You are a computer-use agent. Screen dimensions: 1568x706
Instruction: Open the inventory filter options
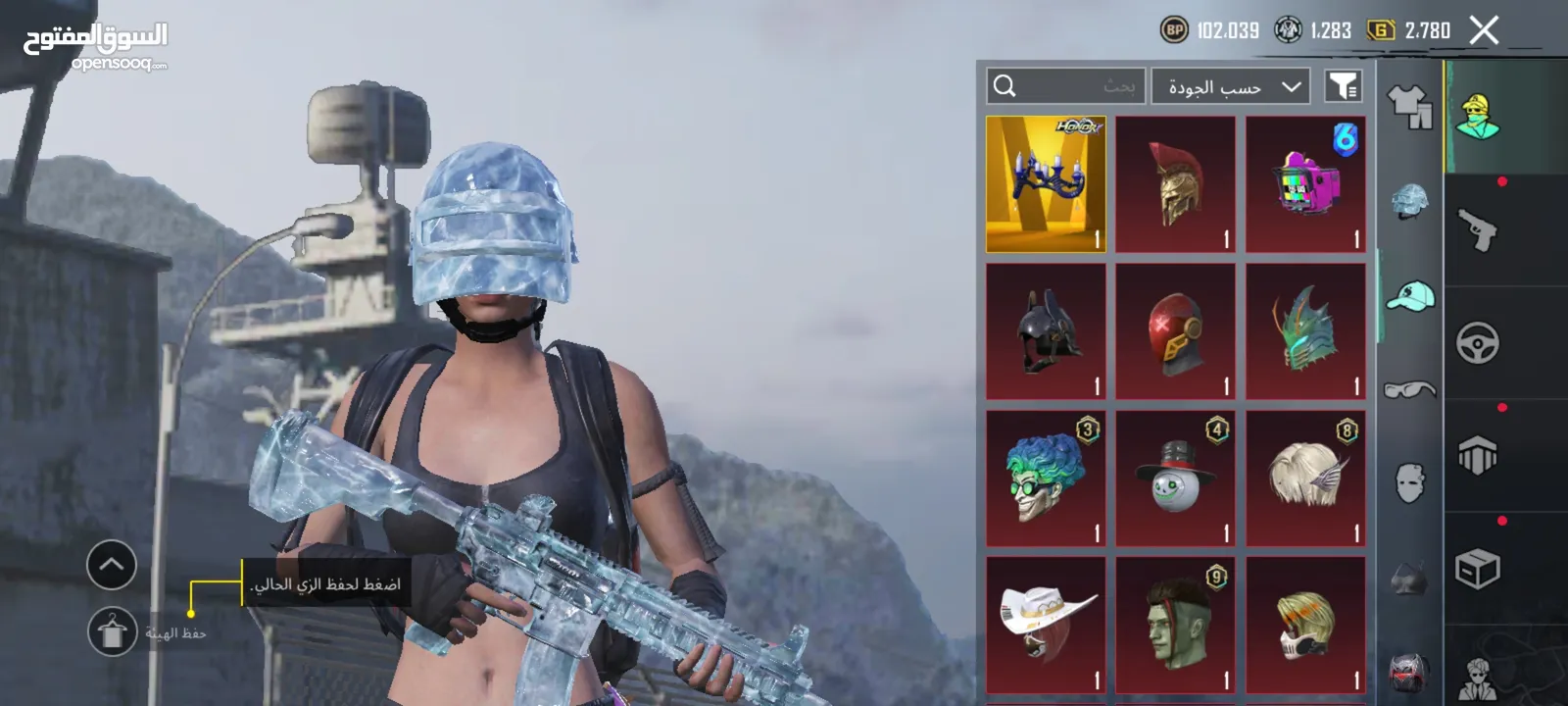[1344, 86]
